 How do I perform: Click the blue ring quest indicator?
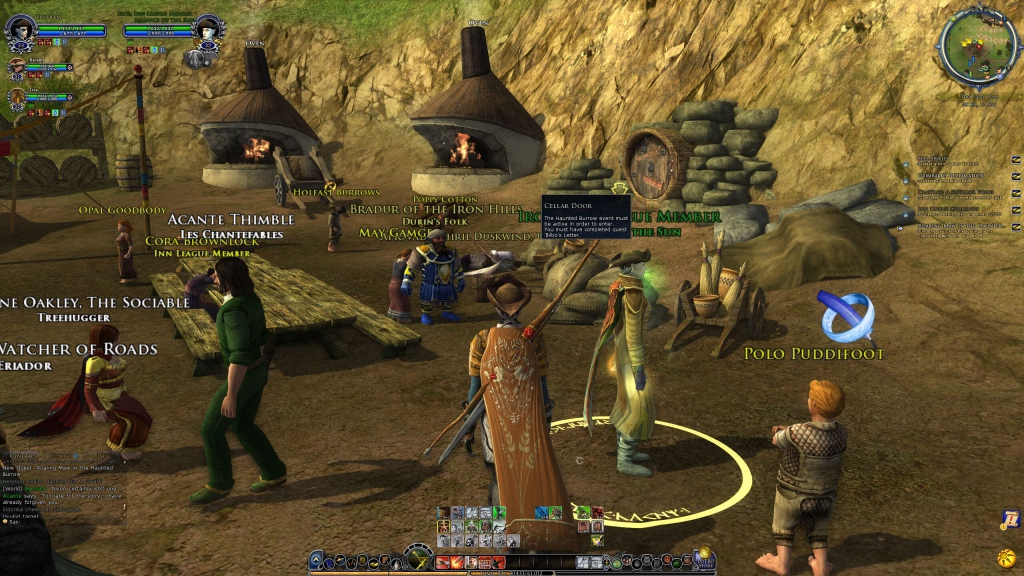pyautogui.click(x=846, y=316)
